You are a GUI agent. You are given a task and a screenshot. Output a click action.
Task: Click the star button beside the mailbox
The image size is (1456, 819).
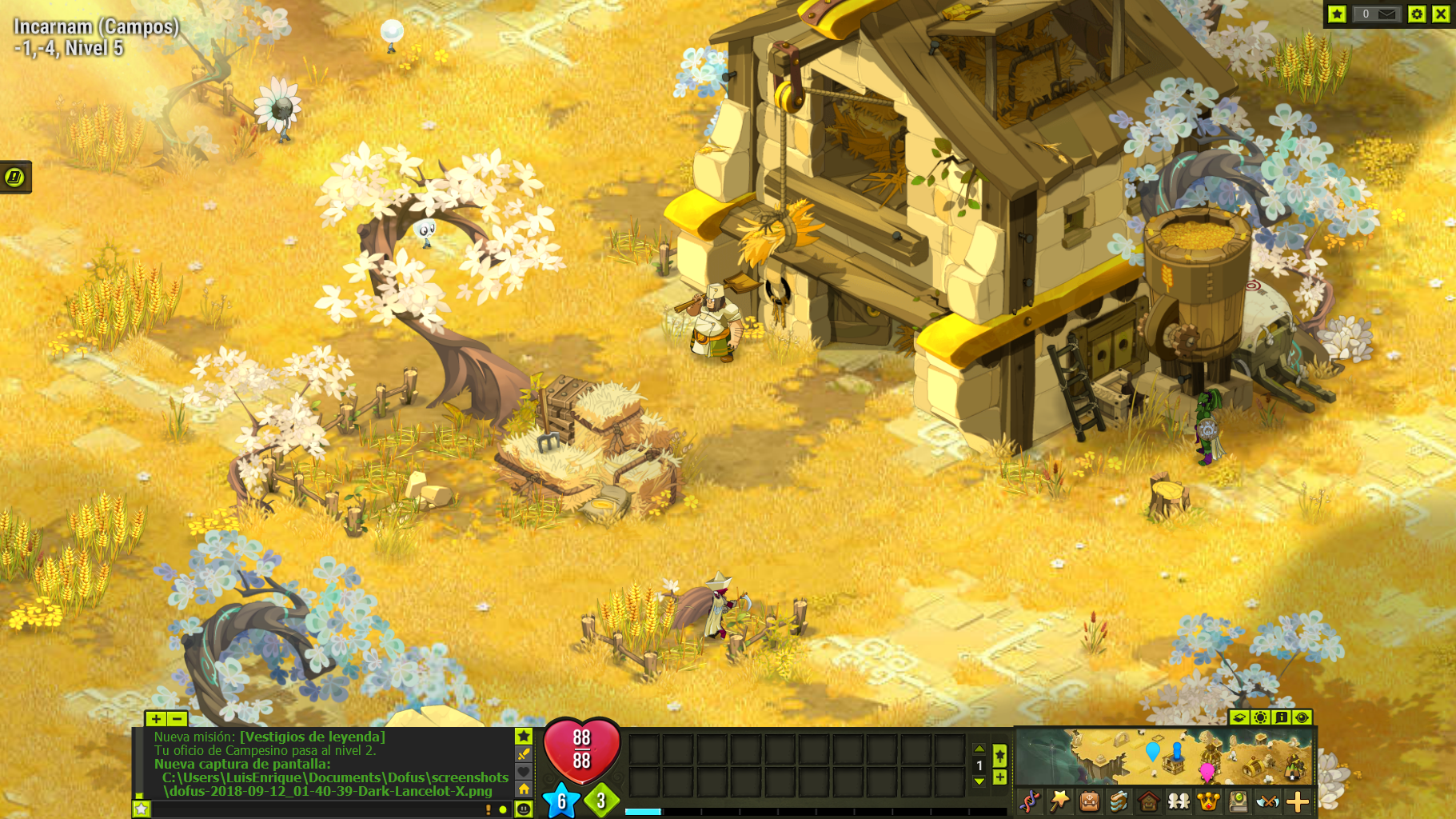click(x=1337, y=14)
